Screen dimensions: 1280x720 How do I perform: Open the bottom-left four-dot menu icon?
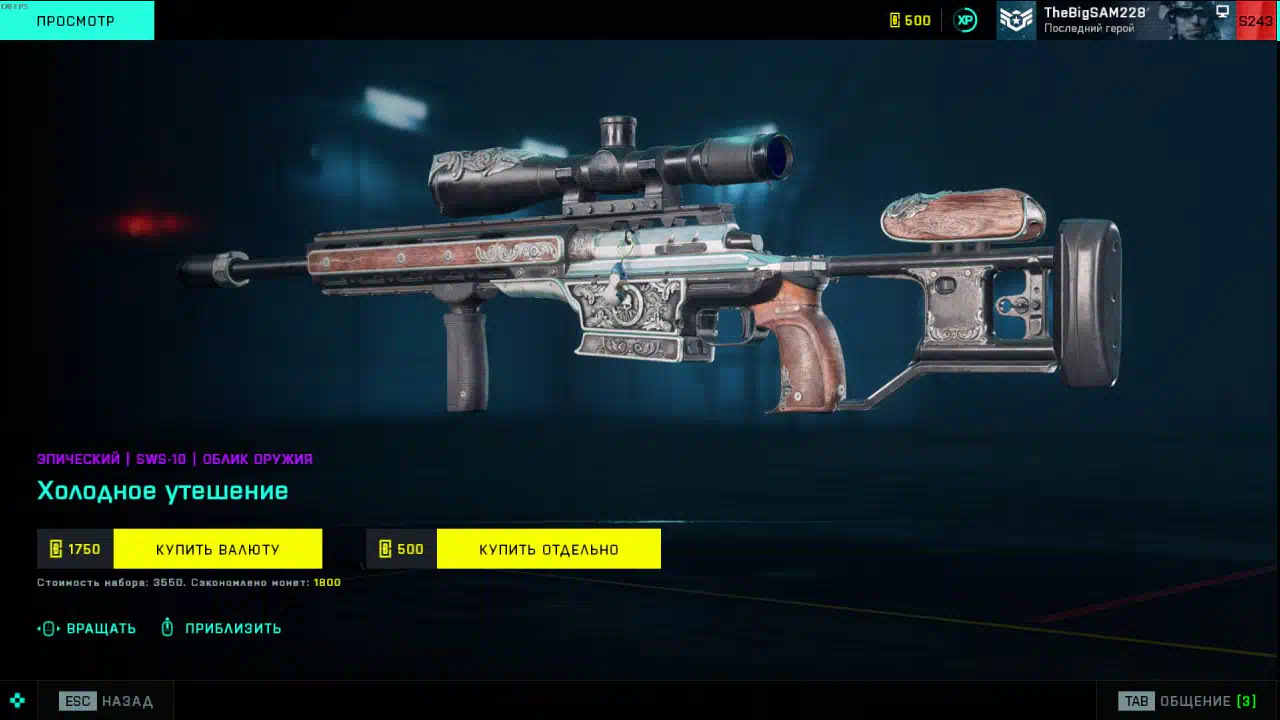(x=17, y=701)
